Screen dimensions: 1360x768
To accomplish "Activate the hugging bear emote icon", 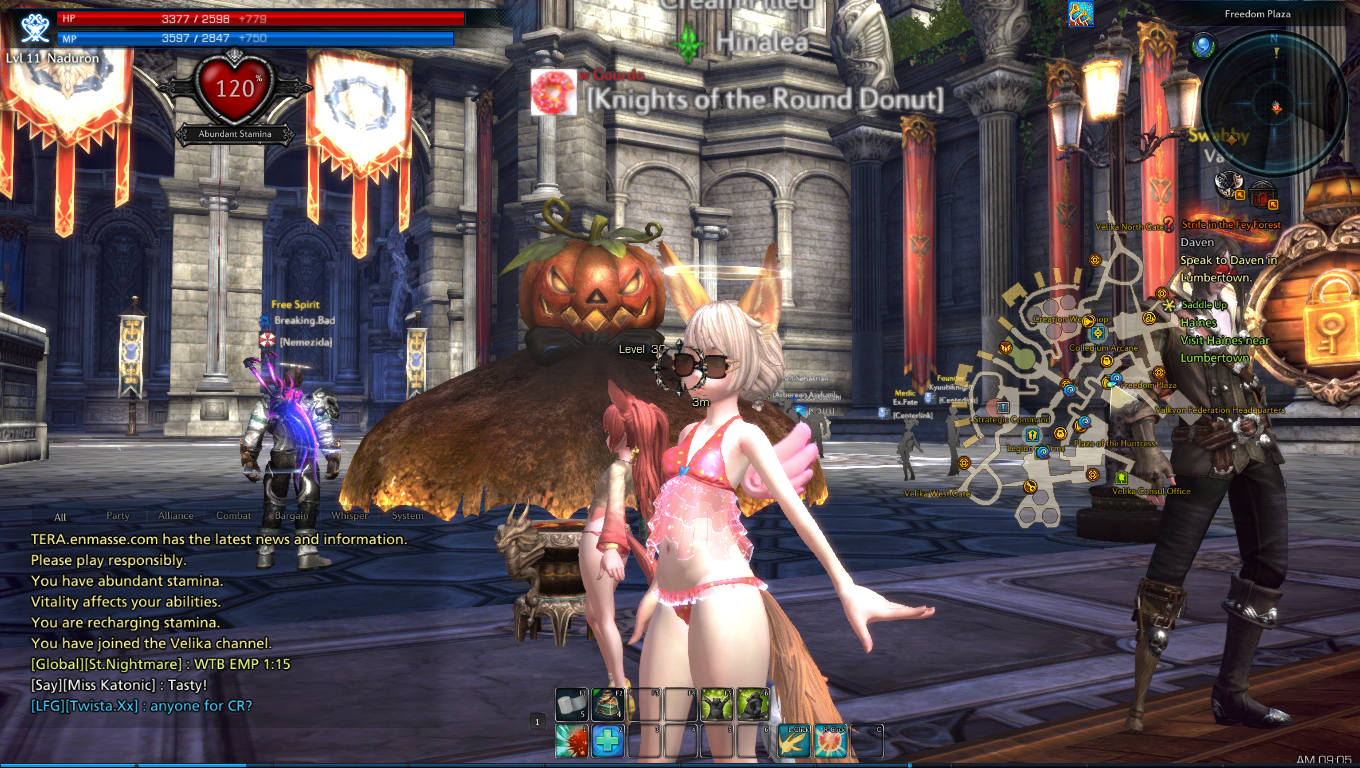I will (x=753, y=704).
